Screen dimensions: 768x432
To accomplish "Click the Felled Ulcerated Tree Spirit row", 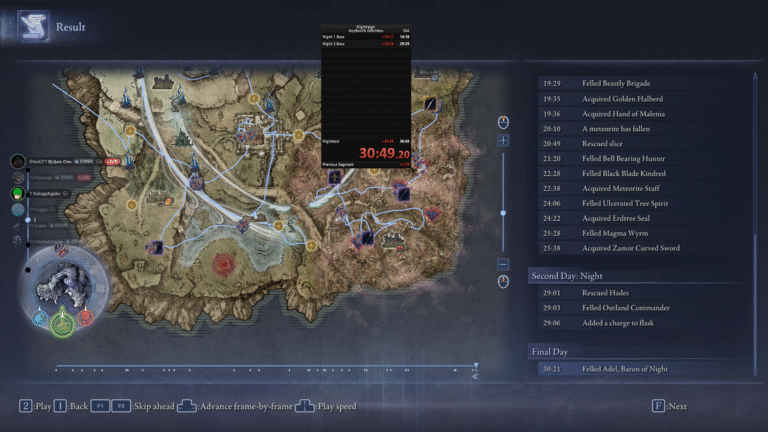I will (630, 203).
